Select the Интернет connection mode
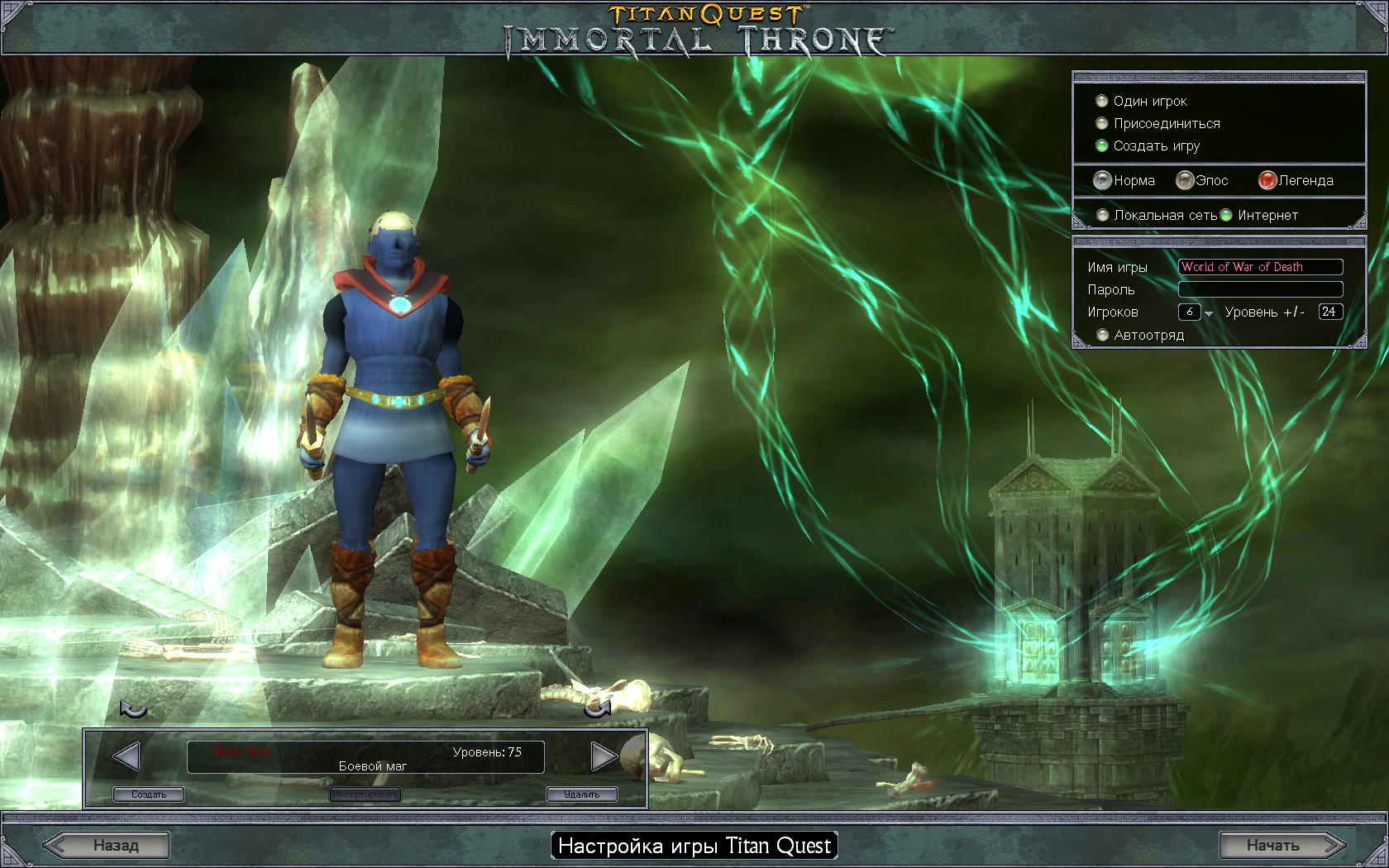1389x868 pixels. (x=1226, y=215)
